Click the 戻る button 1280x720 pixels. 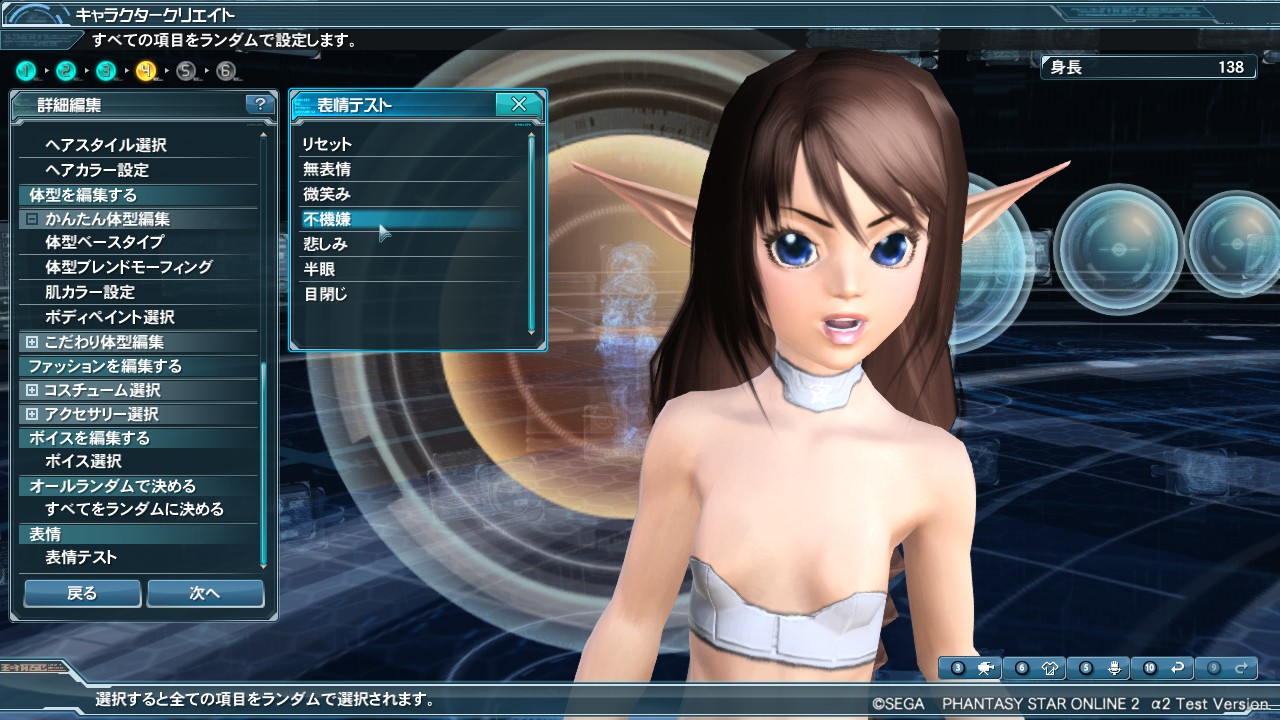(82, 593)
